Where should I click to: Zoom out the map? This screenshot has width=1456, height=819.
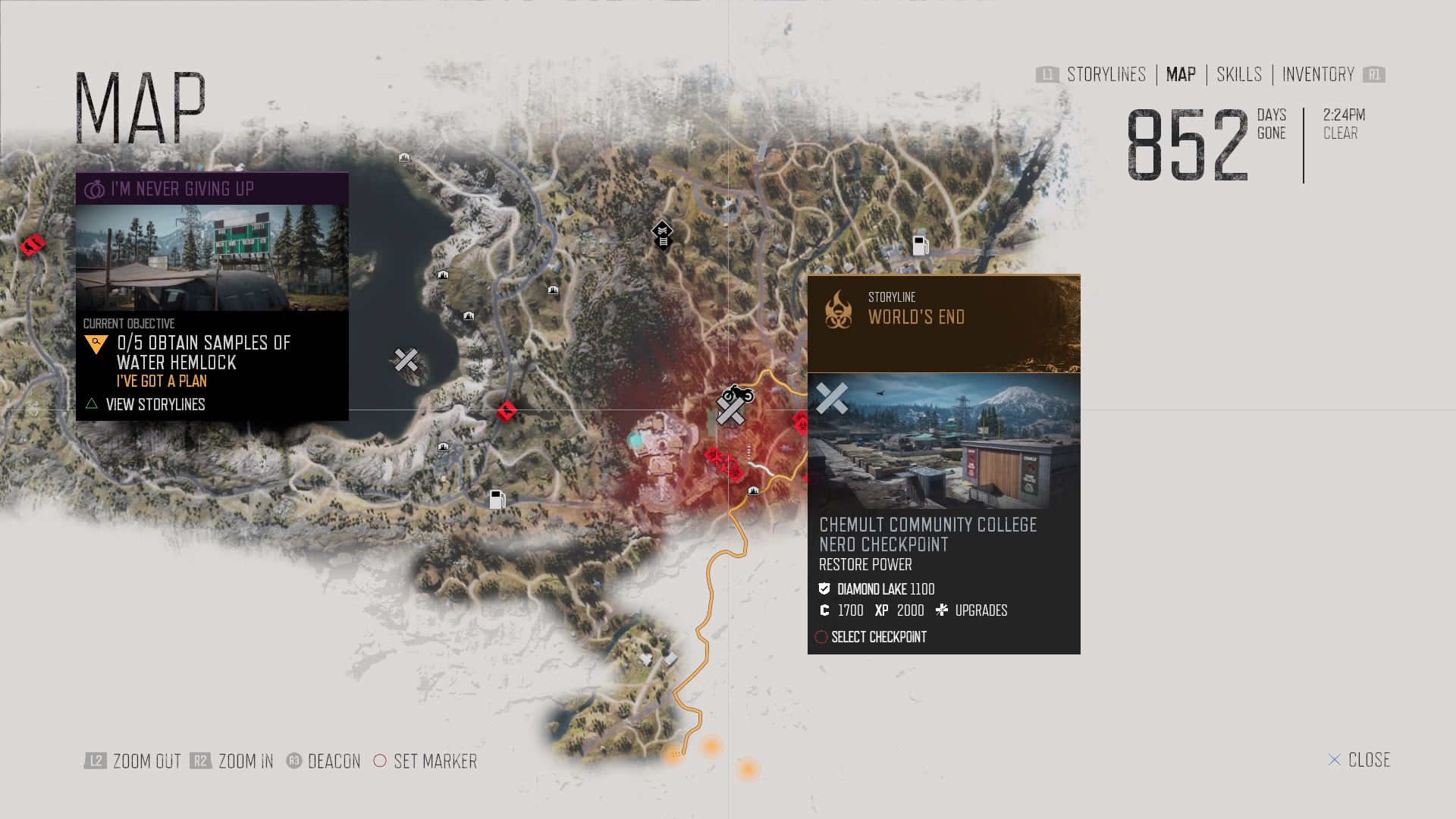point(146,761)
